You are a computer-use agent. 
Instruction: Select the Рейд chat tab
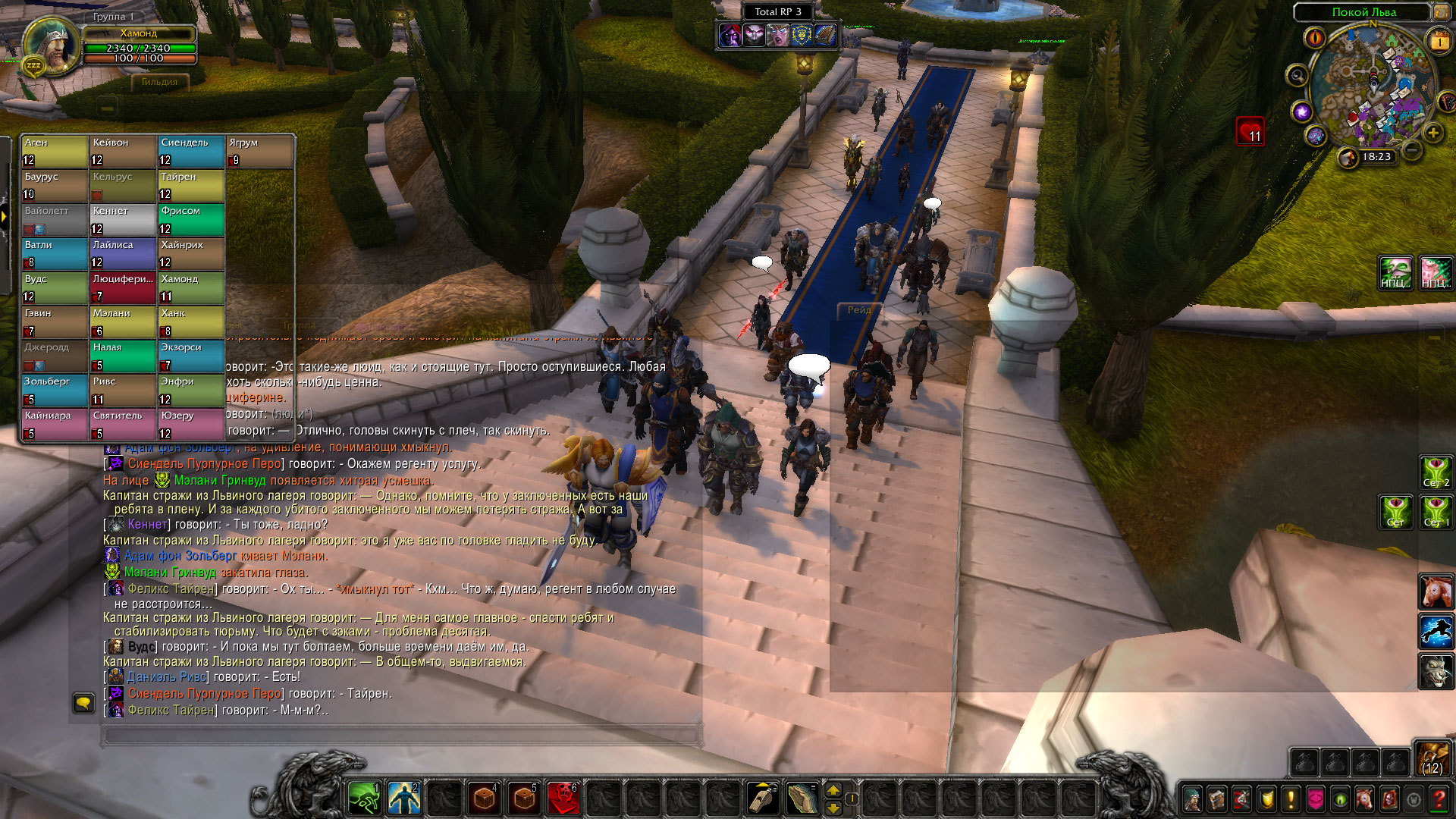pos(859,310)
